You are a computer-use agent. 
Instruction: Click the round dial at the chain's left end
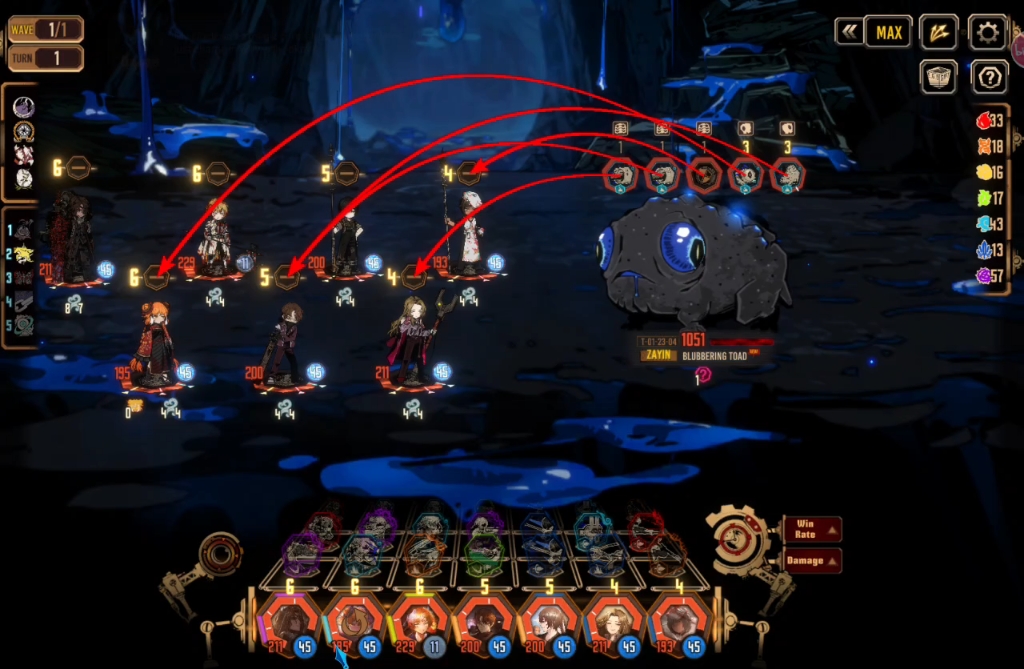point(220,553)
